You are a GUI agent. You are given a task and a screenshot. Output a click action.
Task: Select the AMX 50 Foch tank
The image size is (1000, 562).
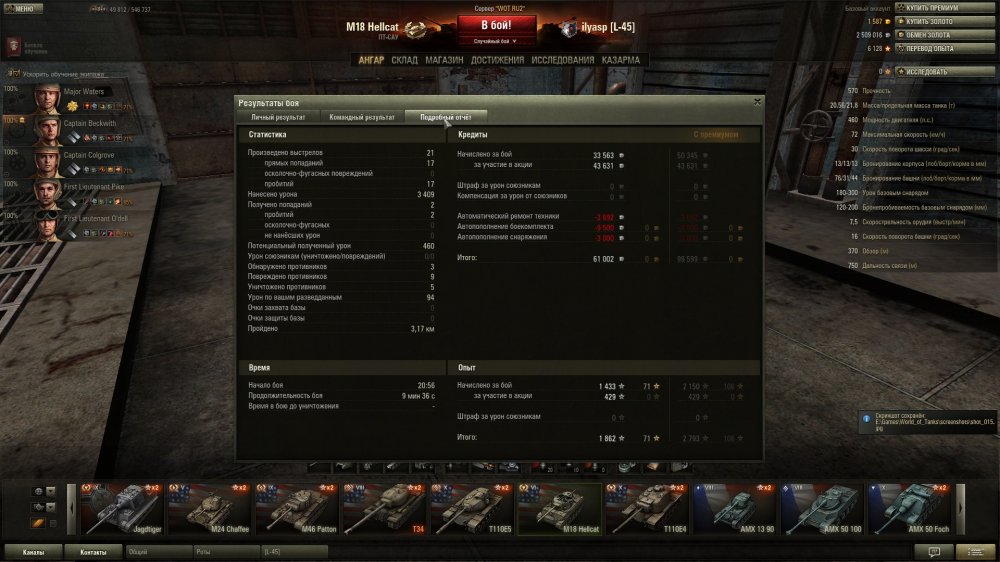click(x=911, y=508)
